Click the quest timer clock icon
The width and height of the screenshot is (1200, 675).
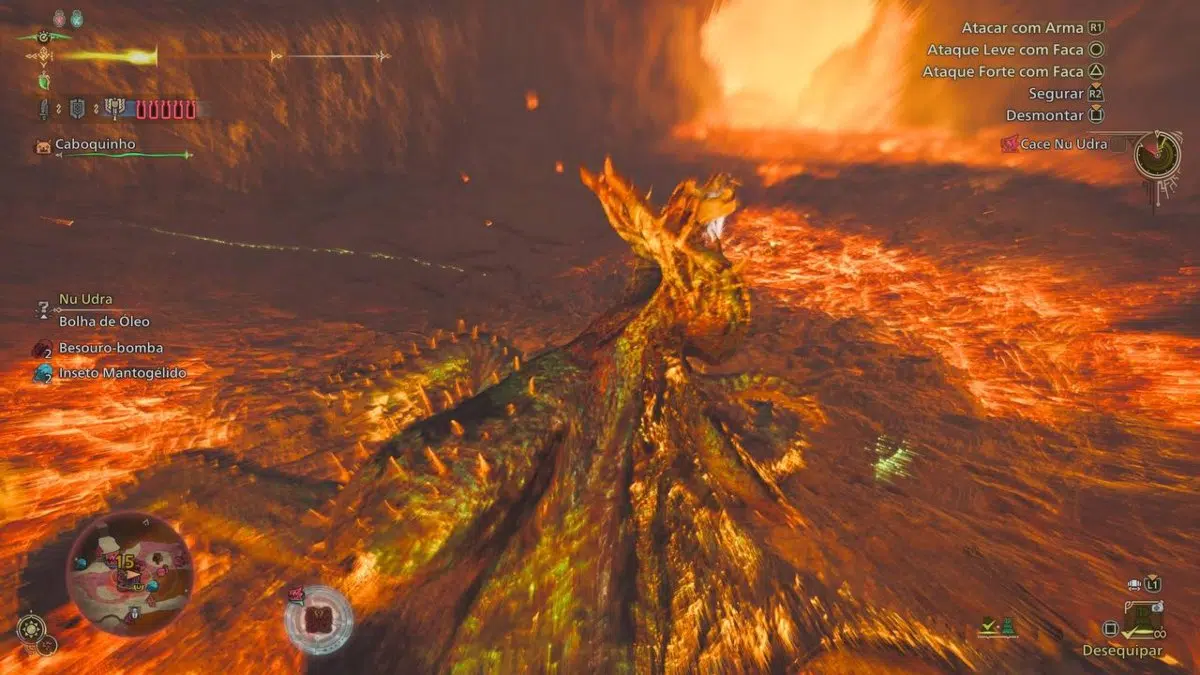1157,155
